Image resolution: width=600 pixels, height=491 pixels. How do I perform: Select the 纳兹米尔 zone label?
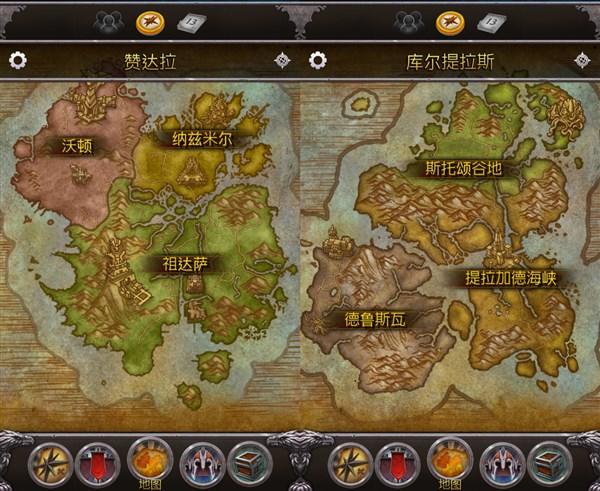(x=201, y=139)
